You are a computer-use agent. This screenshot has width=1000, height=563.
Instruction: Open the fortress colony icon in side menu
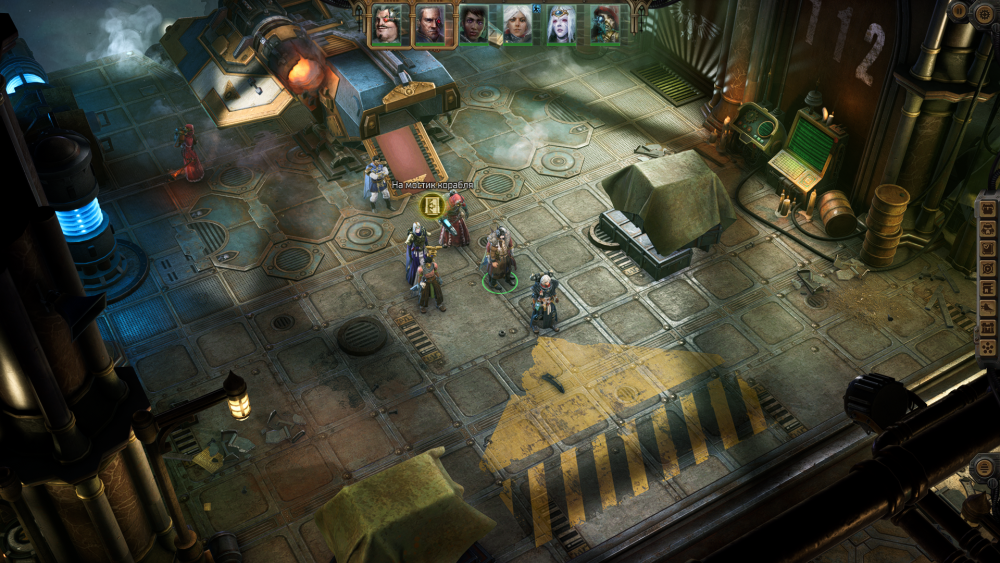point(988,328)
